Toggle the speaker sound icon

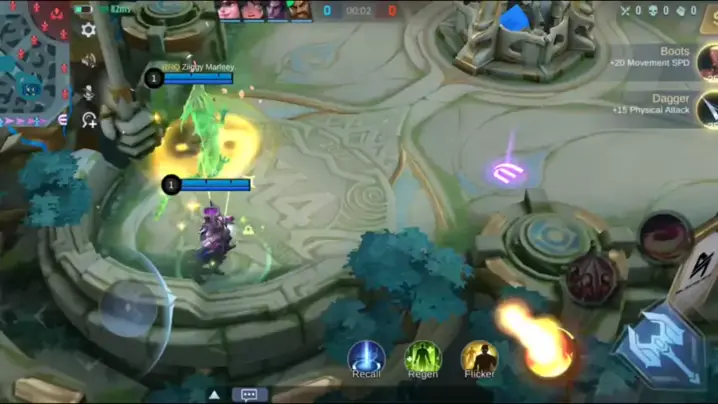click(x=88, y=61)
